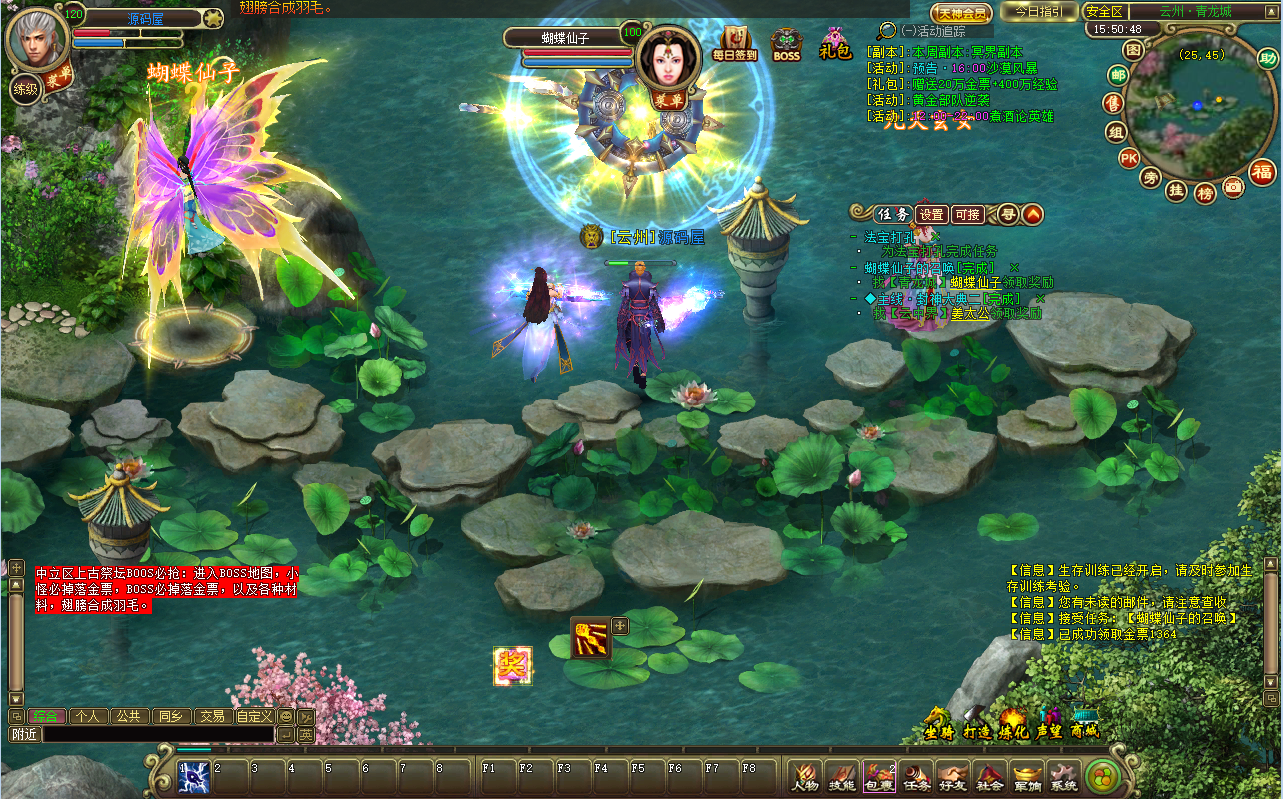Switch chat to the 交易 tab

[x=210, y=716]
